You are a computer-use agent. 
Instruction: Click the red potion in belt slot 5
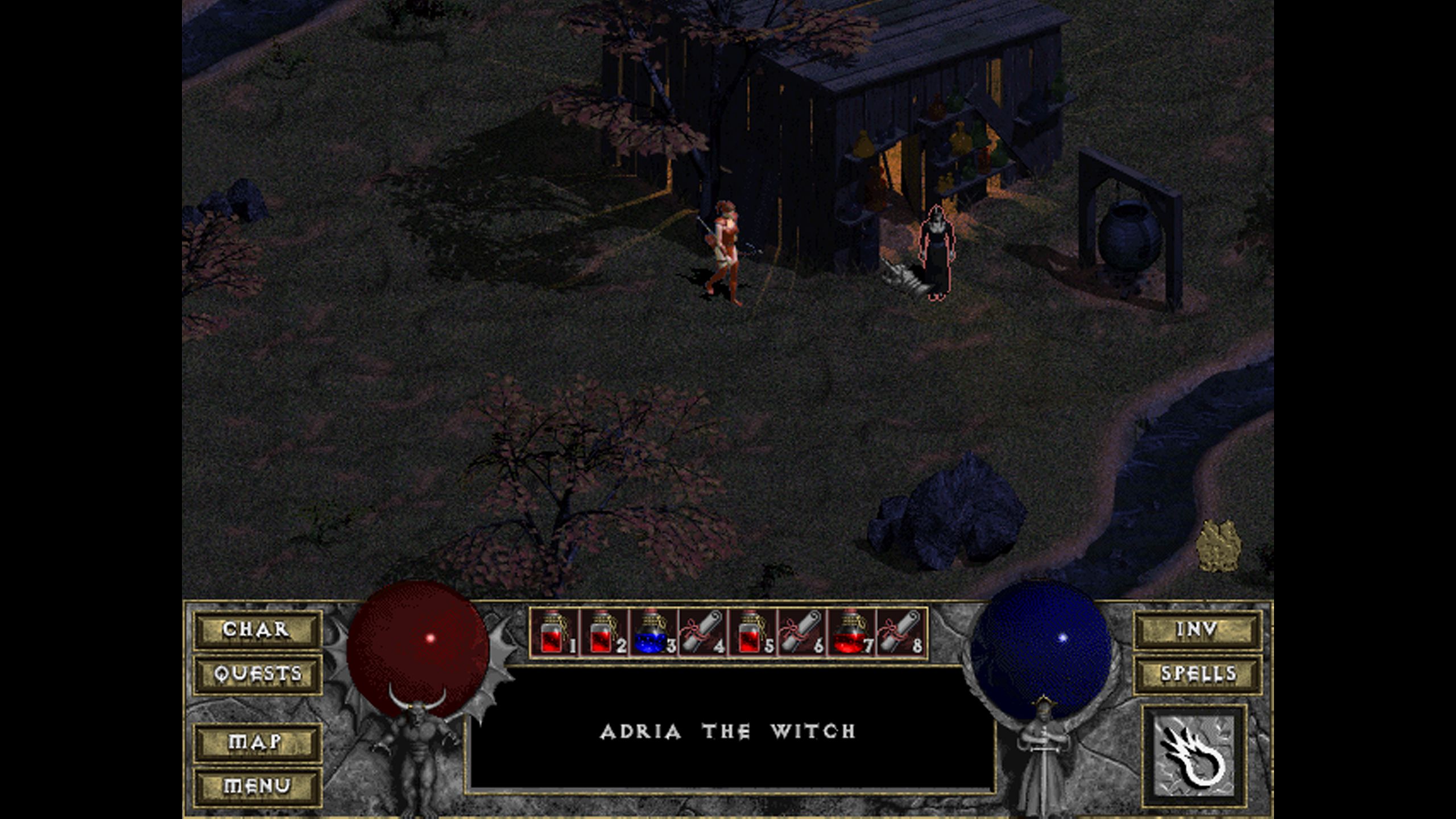click(752, 632)
